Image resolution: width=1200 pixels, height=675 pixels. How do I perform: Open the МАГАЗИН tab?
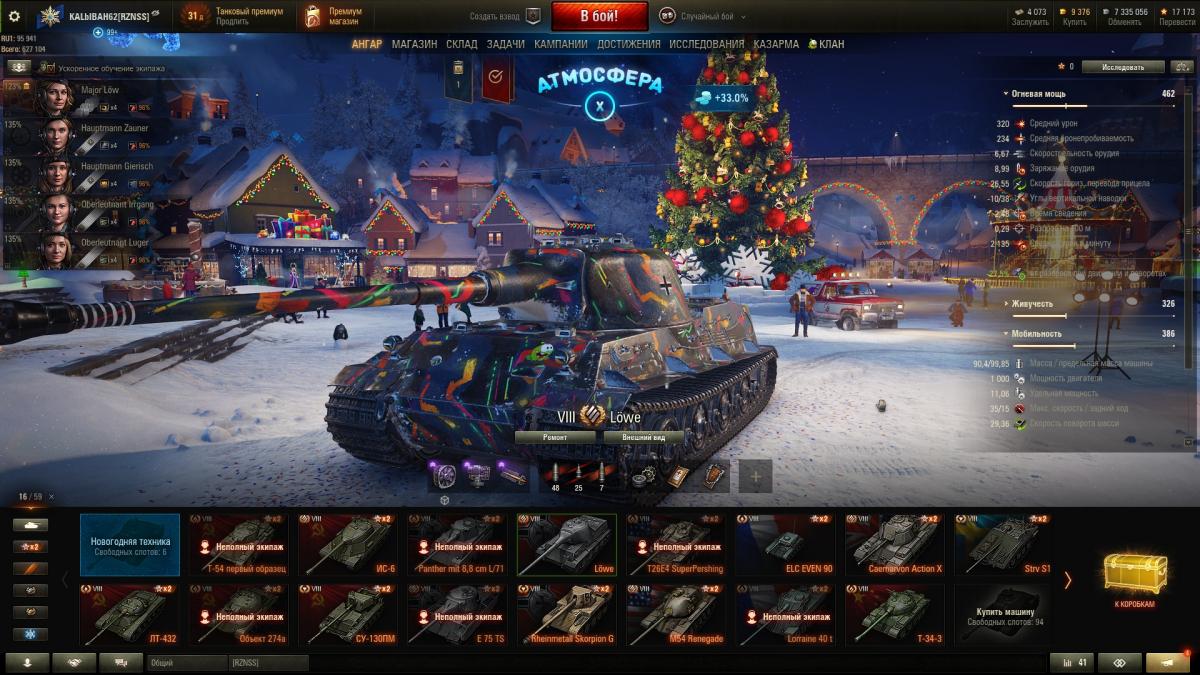(414, 44)
